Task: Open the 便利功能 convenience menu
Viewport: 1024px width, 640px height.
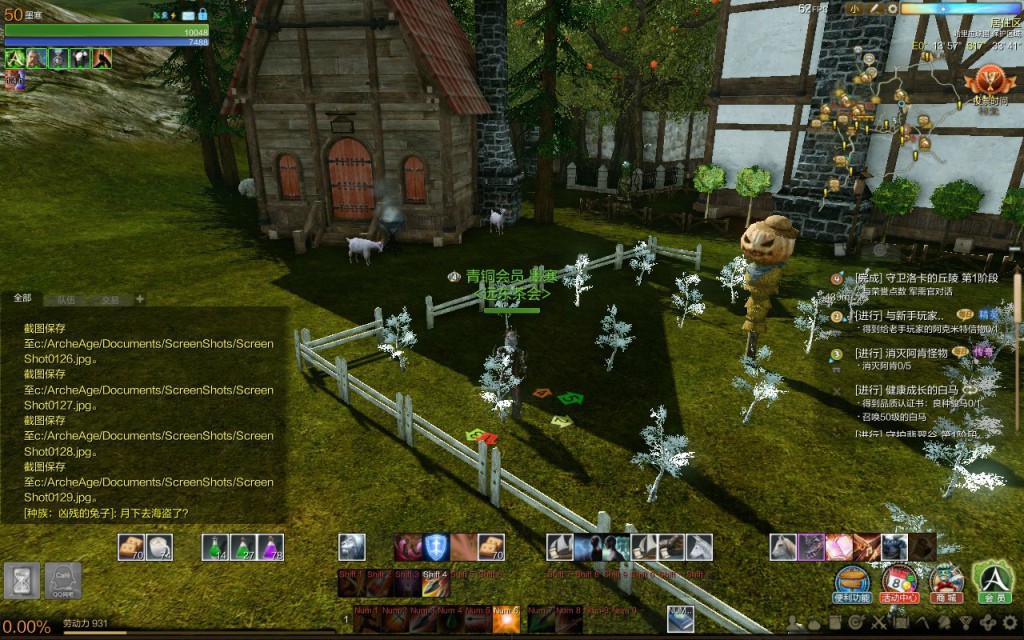Action: 852,582
